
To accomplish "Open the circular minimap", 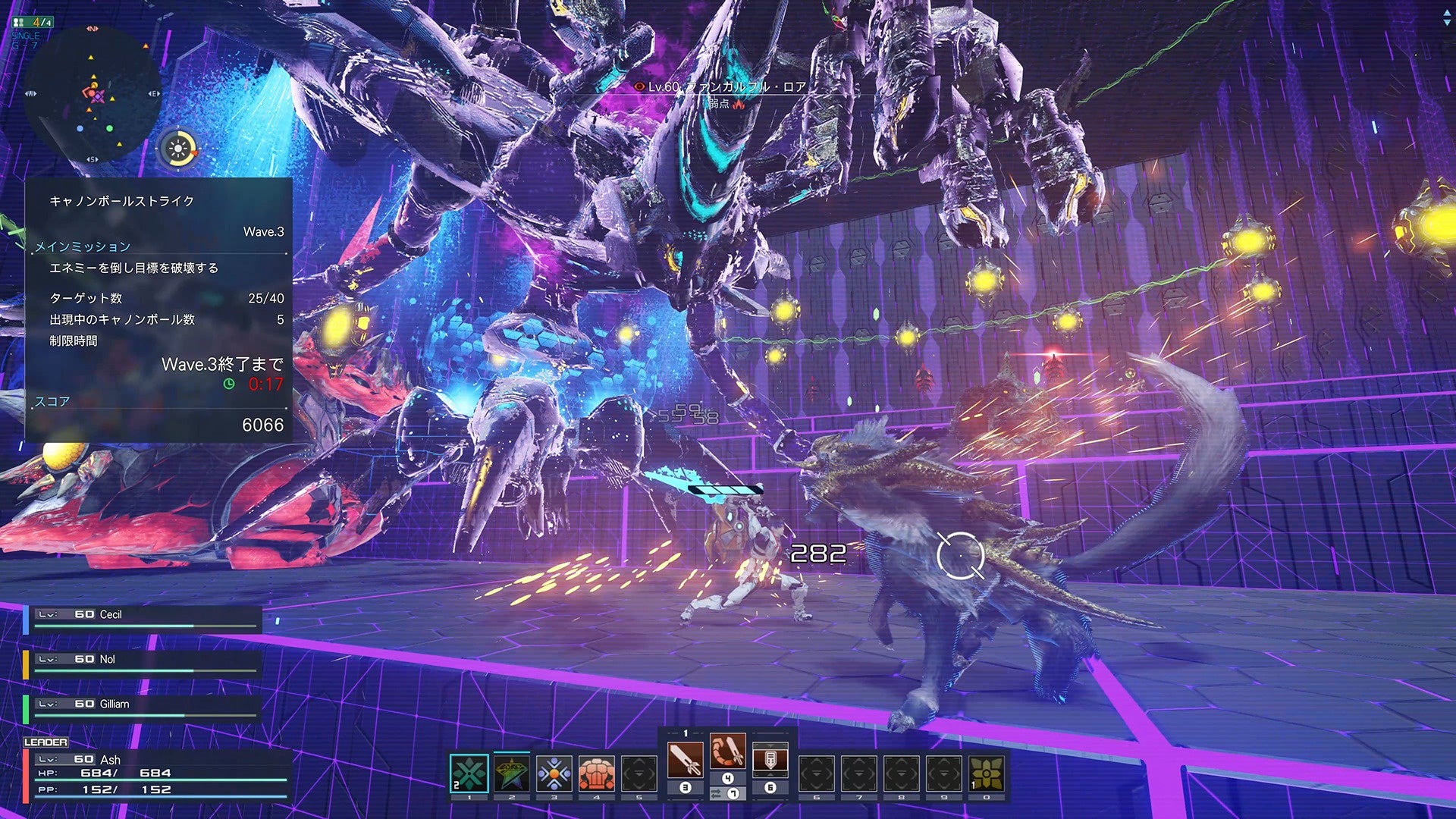I will coord(92,95).
